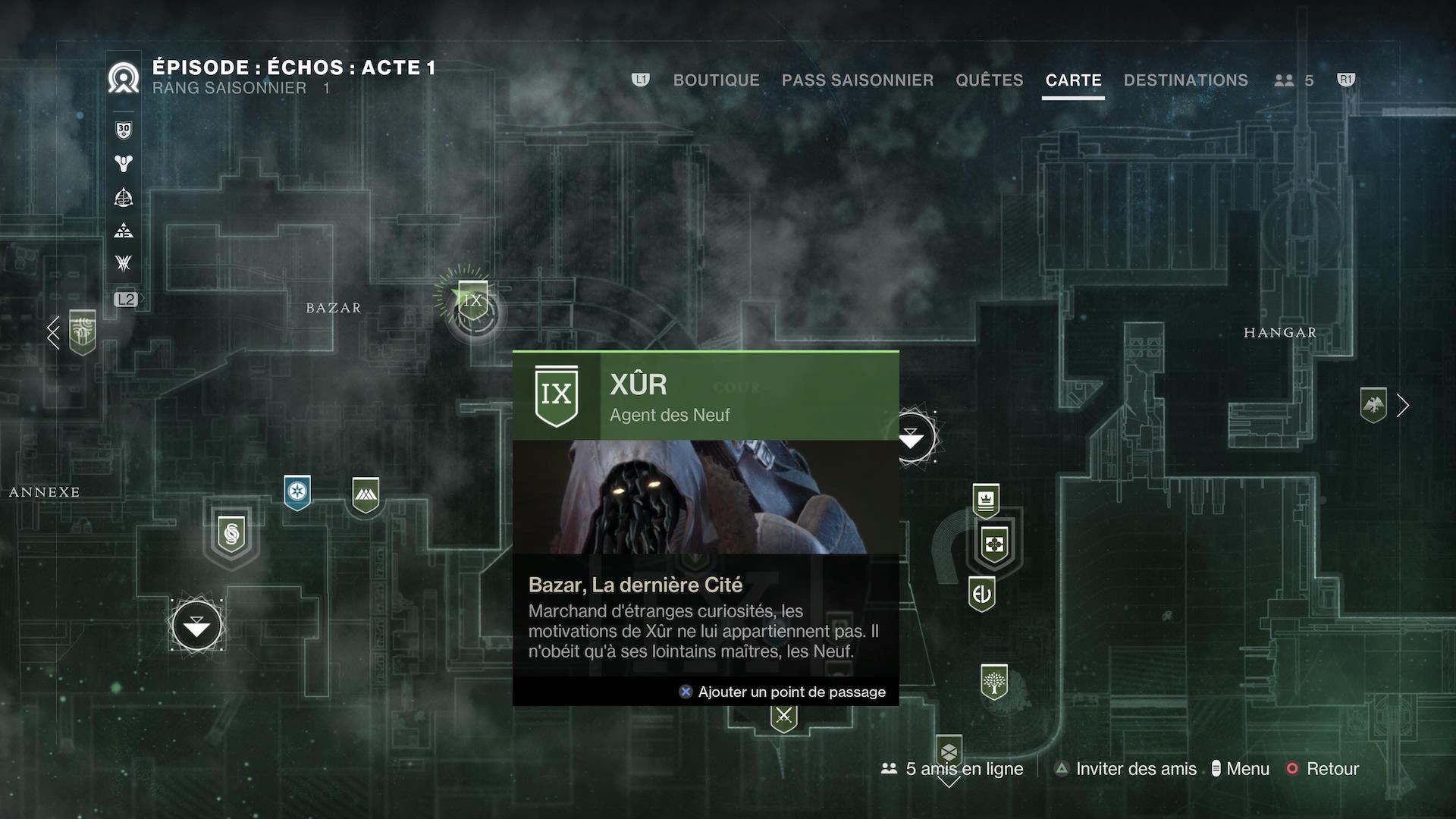
Task: Show the map area to the right
Action: [1403, 406]
